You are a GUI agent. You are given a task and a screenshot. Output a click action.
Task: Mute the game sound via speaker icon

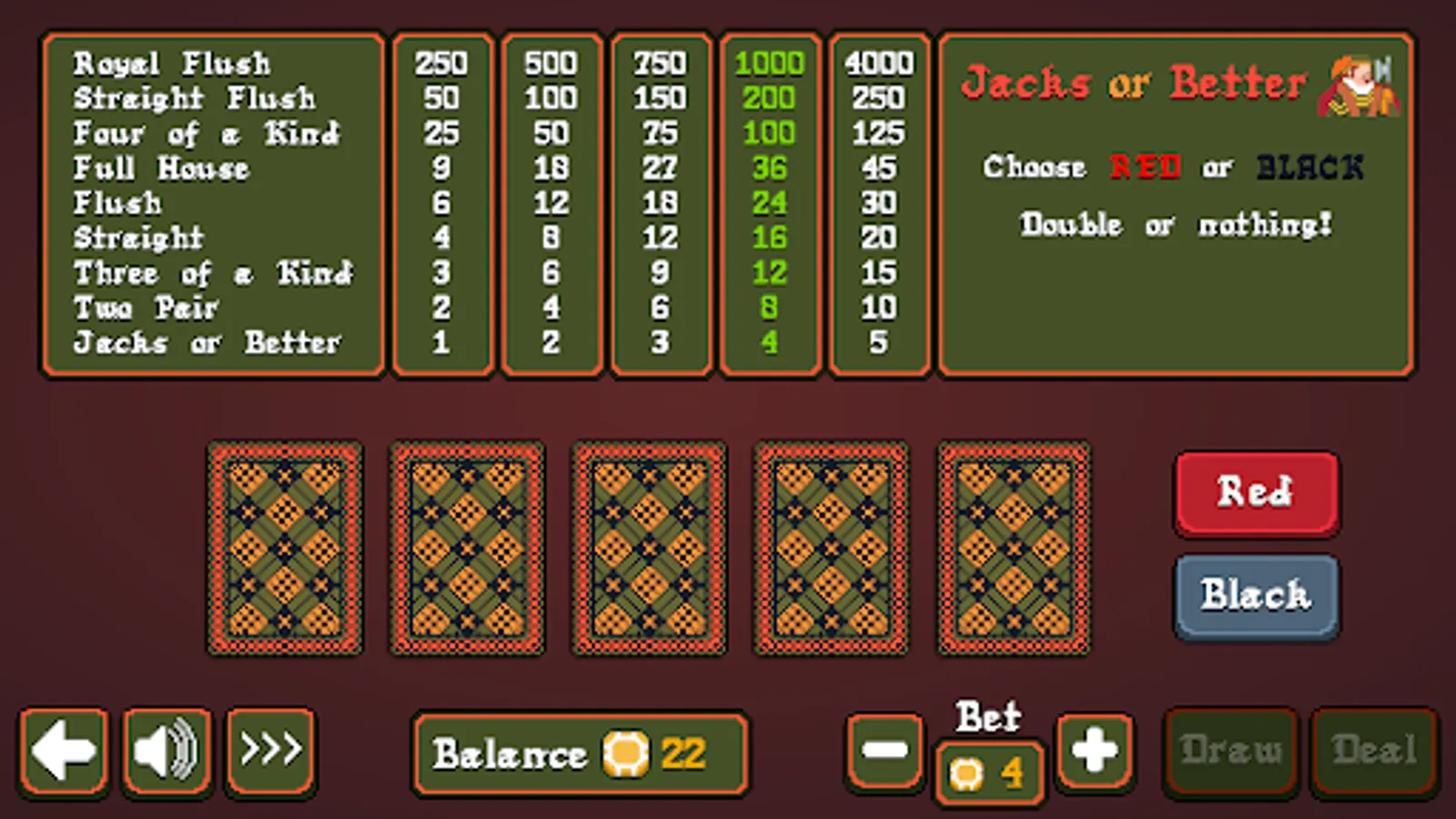pos(167,748)
